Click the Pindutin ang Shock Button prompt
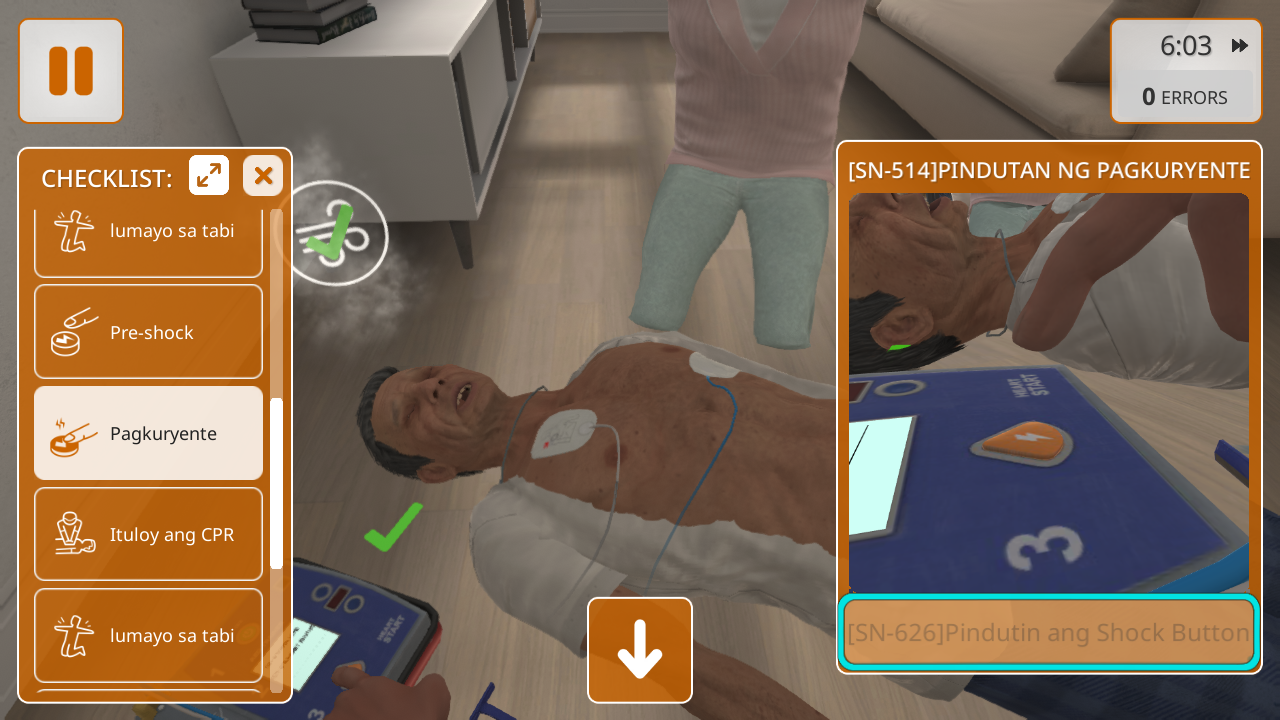Screen dimensions: 1280x720 [x=1048, y=632]
